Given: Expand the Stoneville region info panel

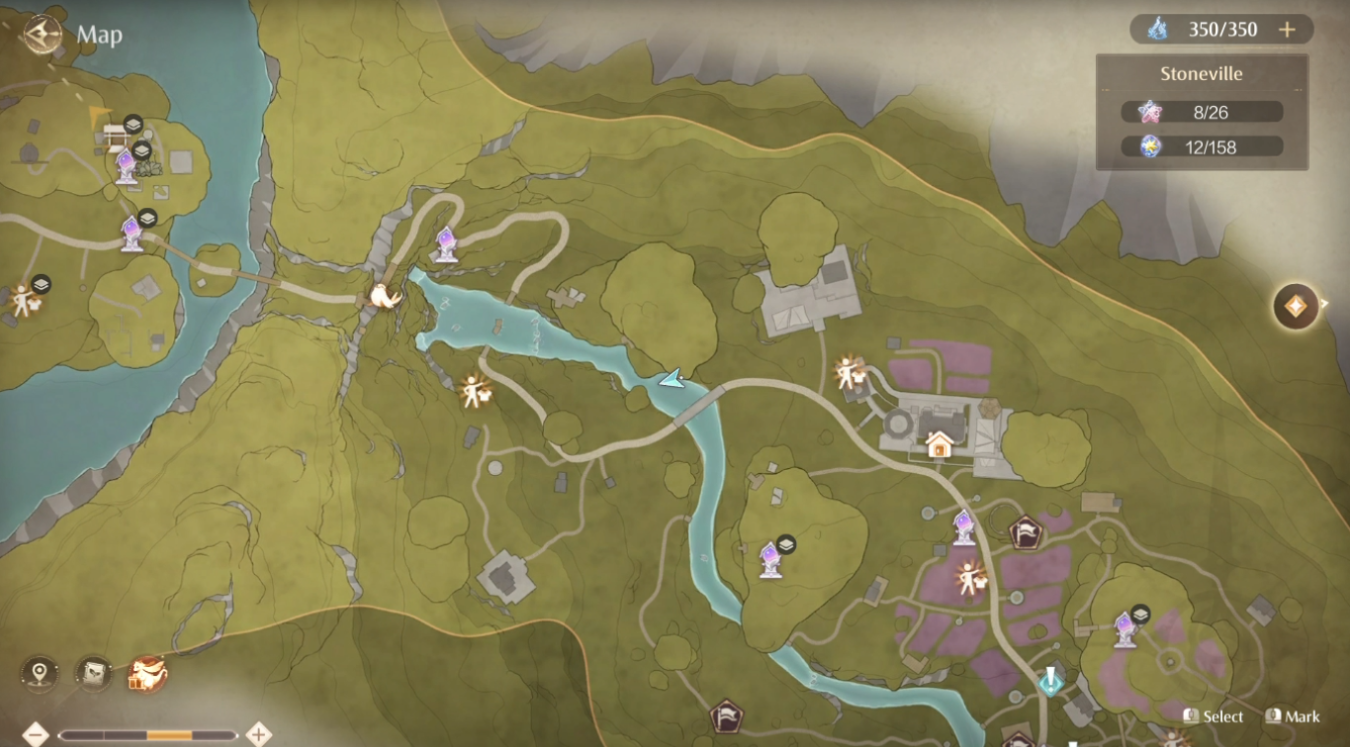Looking at the screenshot, I should (x=1200, y=73).
